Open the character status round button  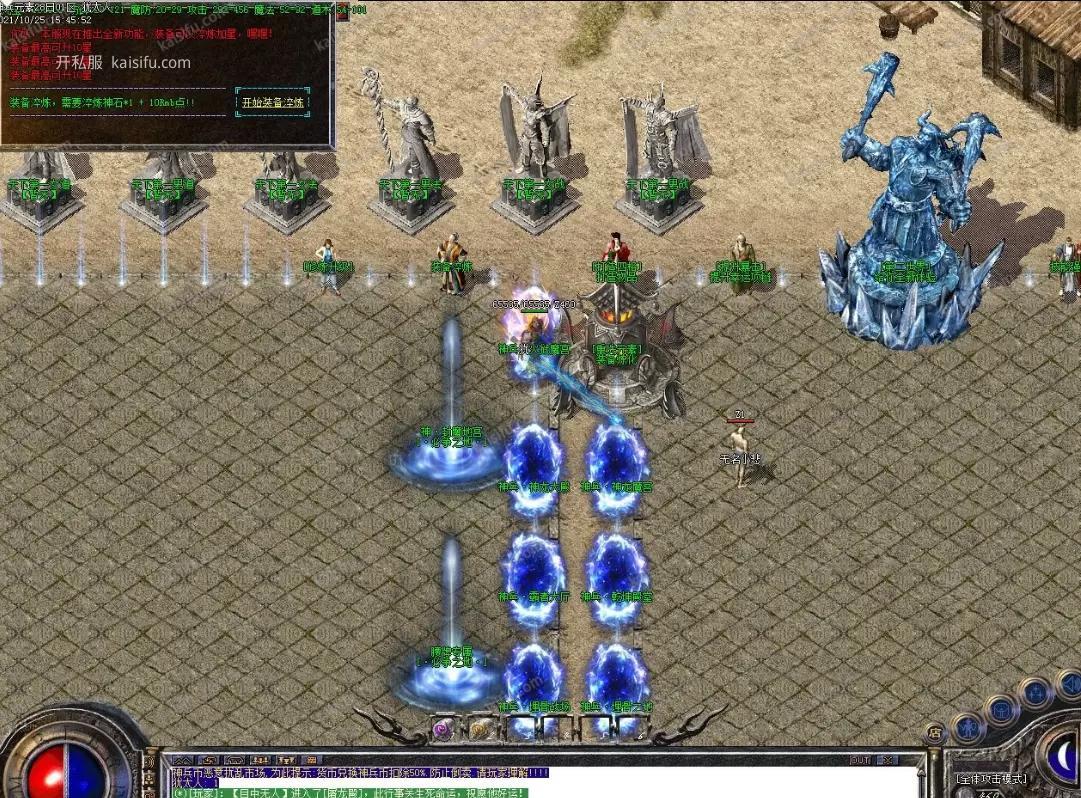coord(966,727)
